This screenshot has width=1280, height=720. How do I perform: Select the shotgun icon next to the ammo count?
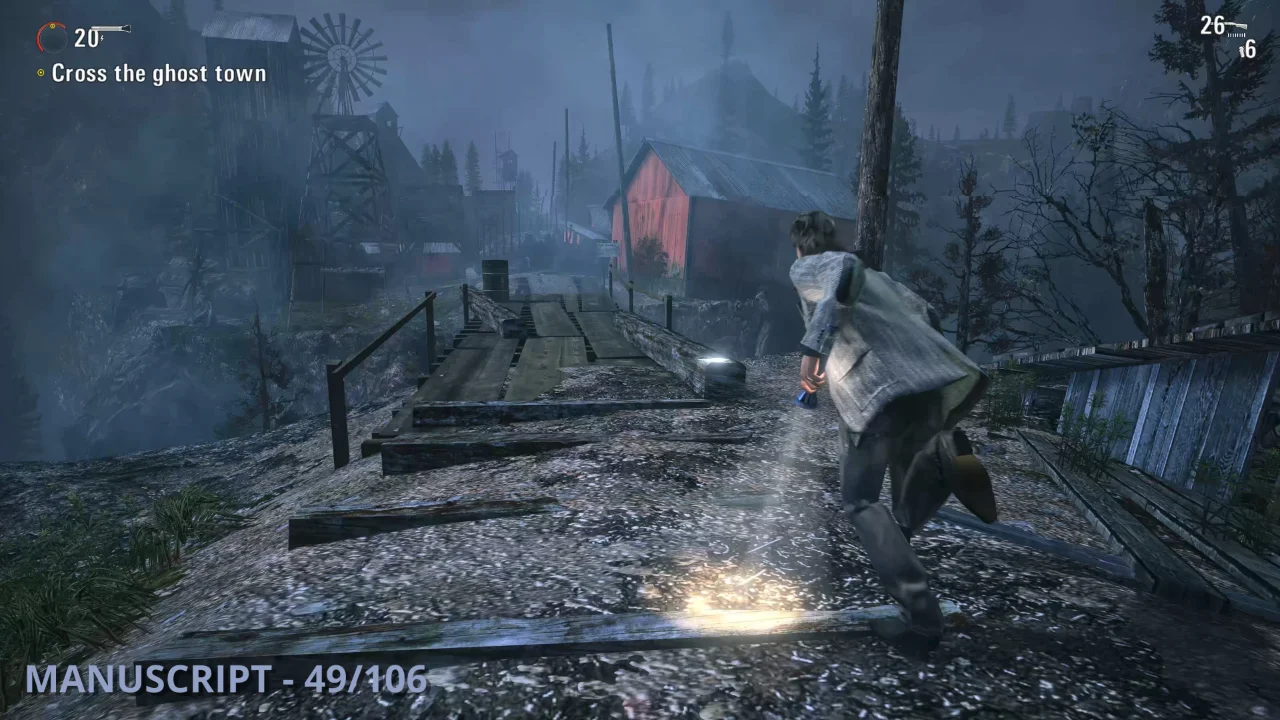(x=1238, y=25)
